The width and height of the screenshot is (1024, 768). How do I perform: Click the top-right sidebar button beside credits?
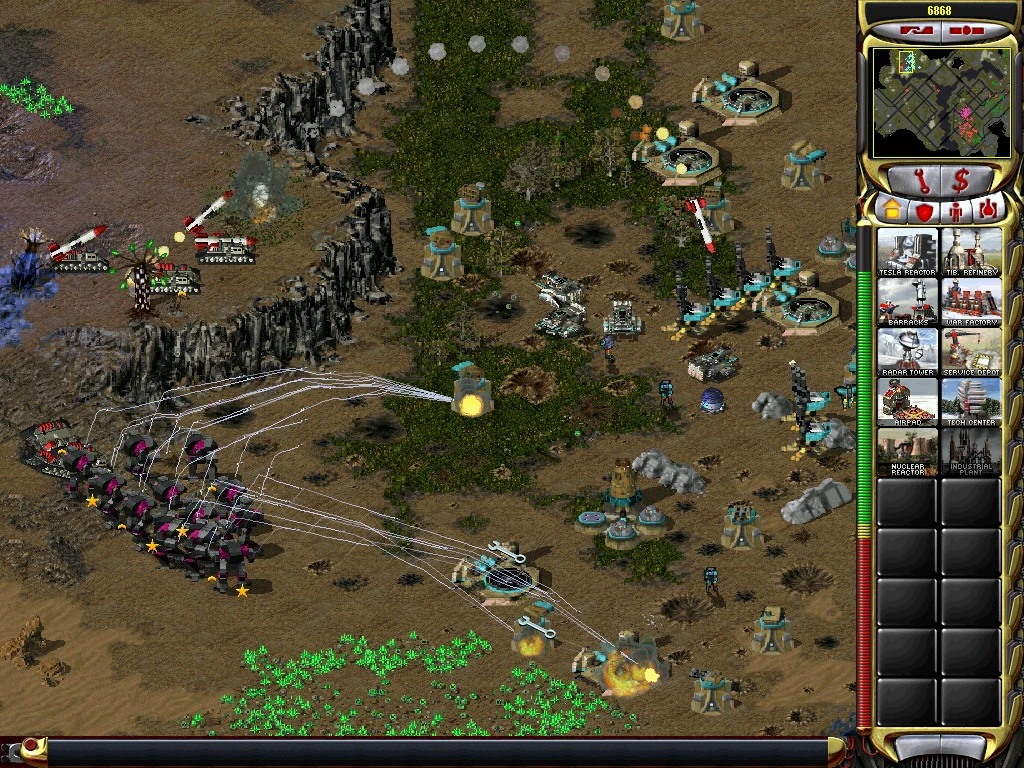[x=968, y=30]
